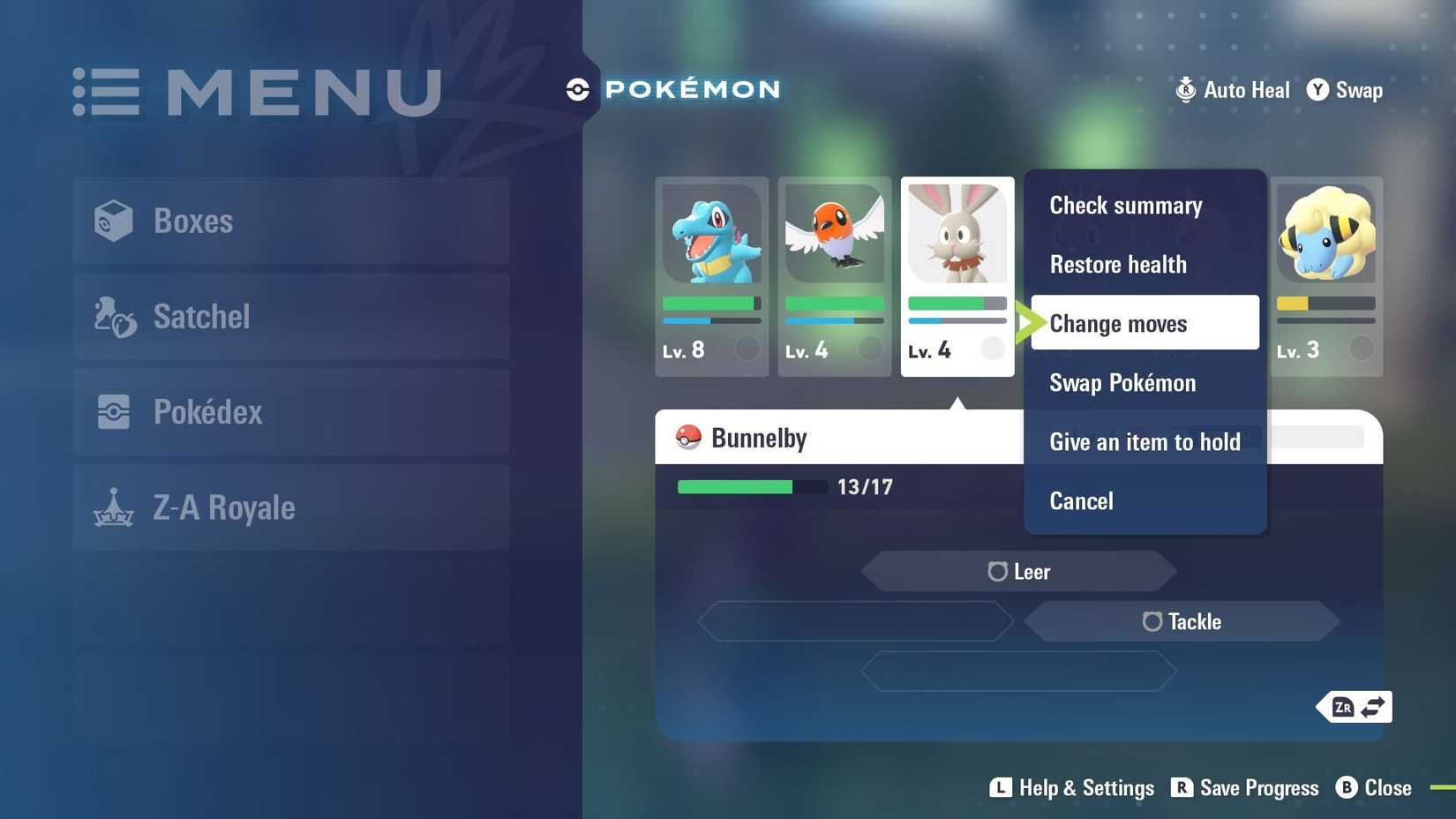
Task: Choose Give an item to hold
Action: click(1145, 441)
